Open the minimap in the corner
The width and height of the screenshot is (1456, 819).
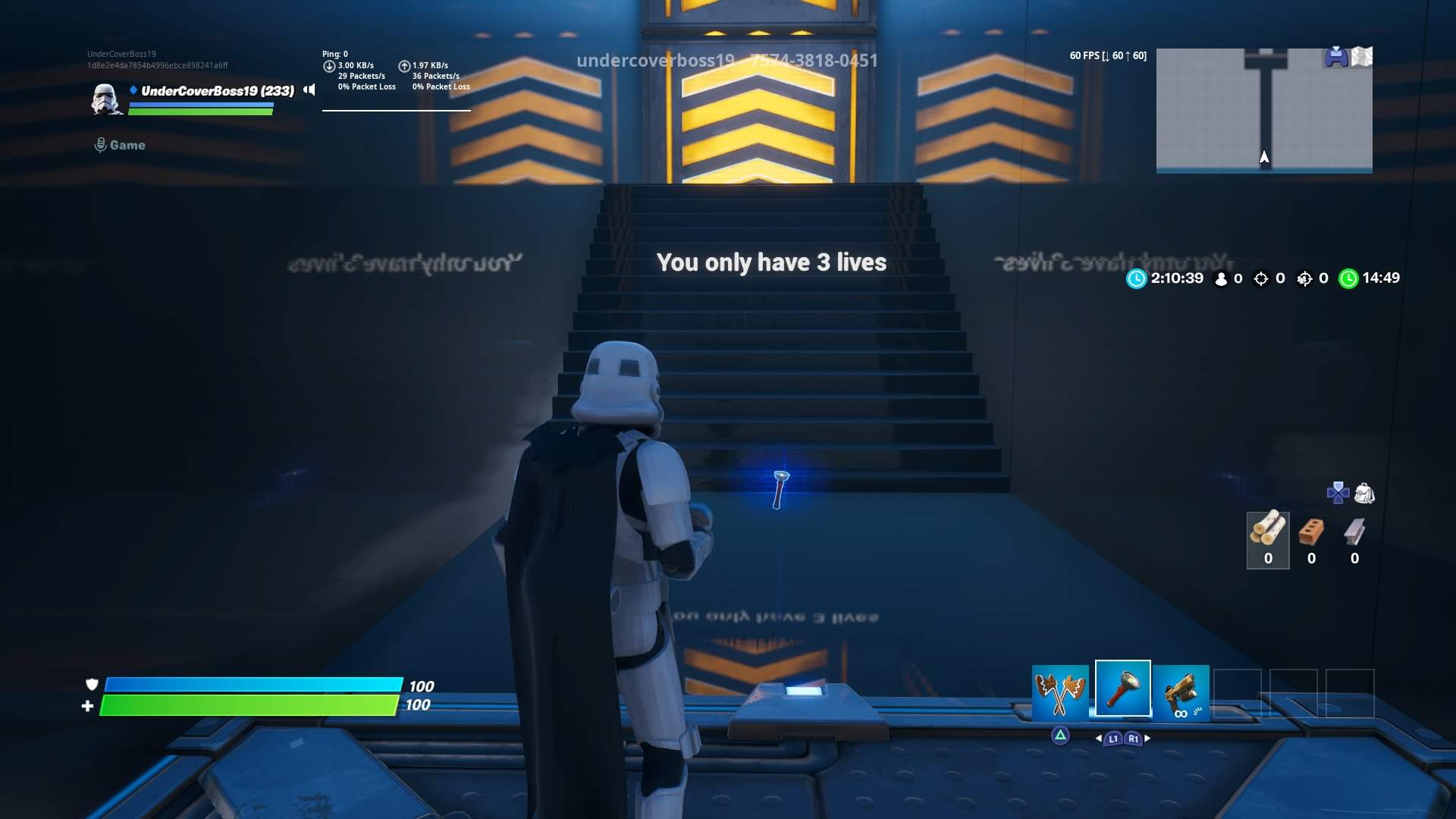coord(1263,111)
